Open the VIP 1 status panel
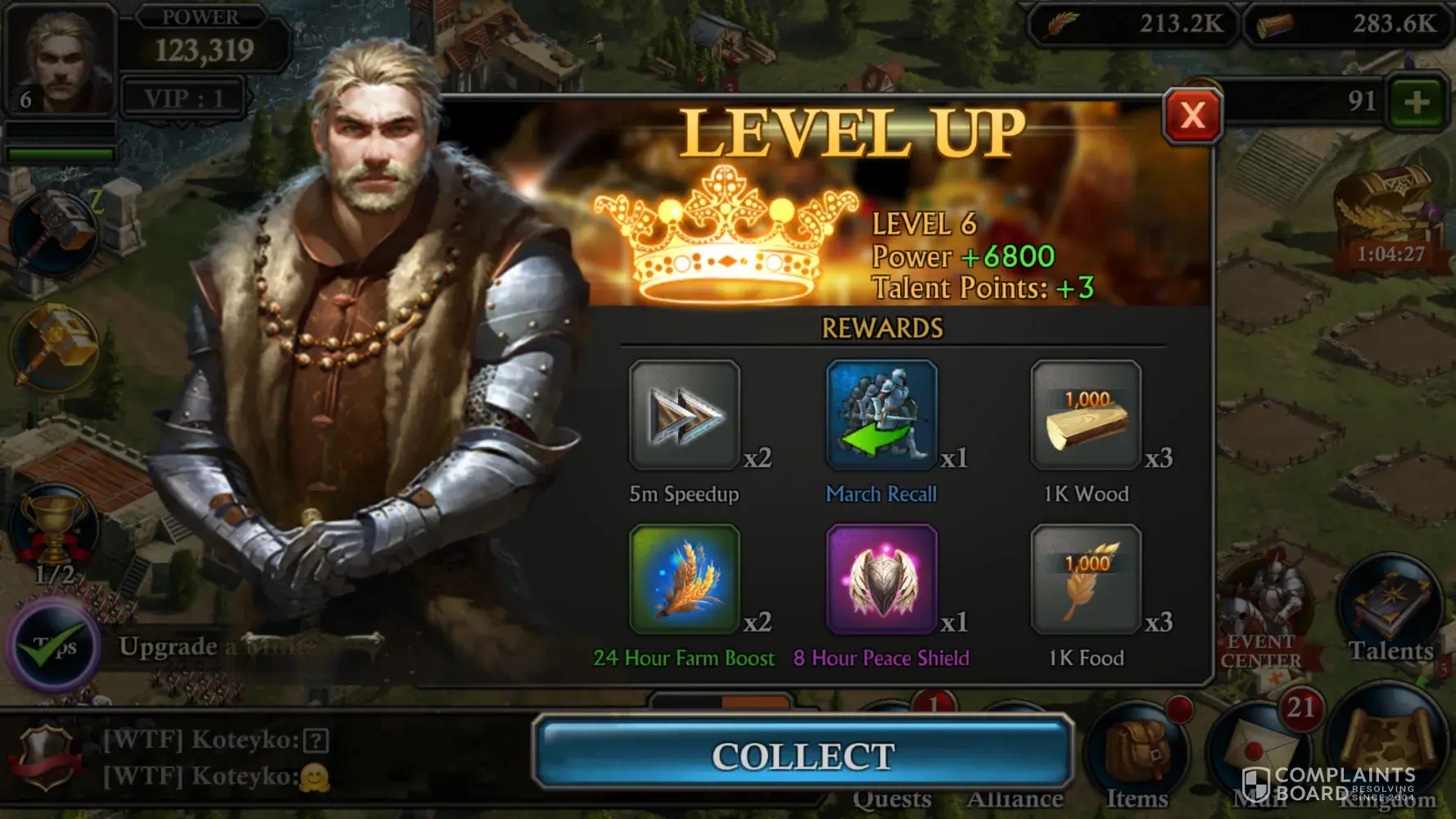This screenshot has width=1456, height=819. point(183,99)
